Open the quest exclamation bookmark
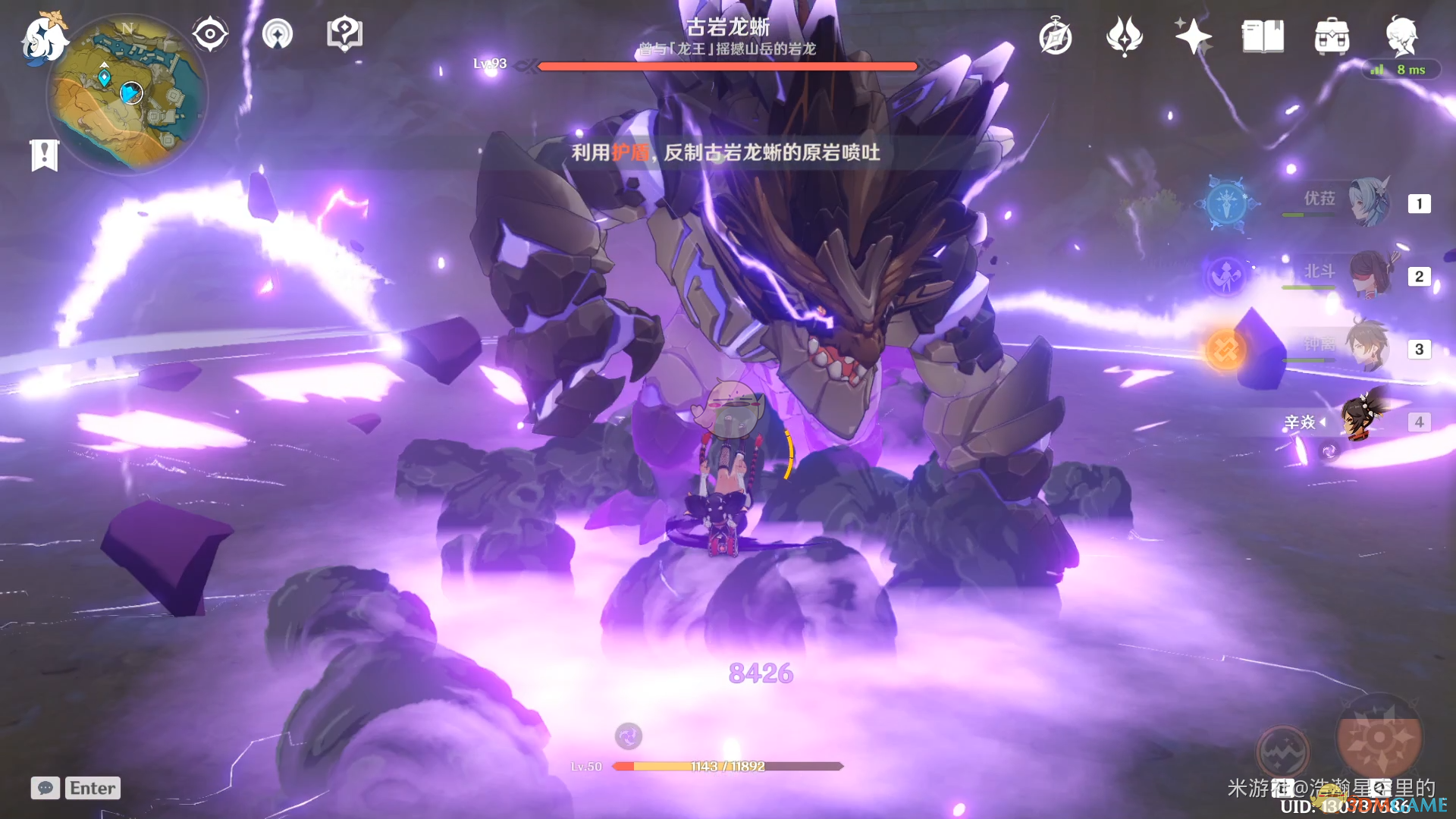Image resolution: width=1456 pixels, height=819 pixels. [x=45, y=155]
